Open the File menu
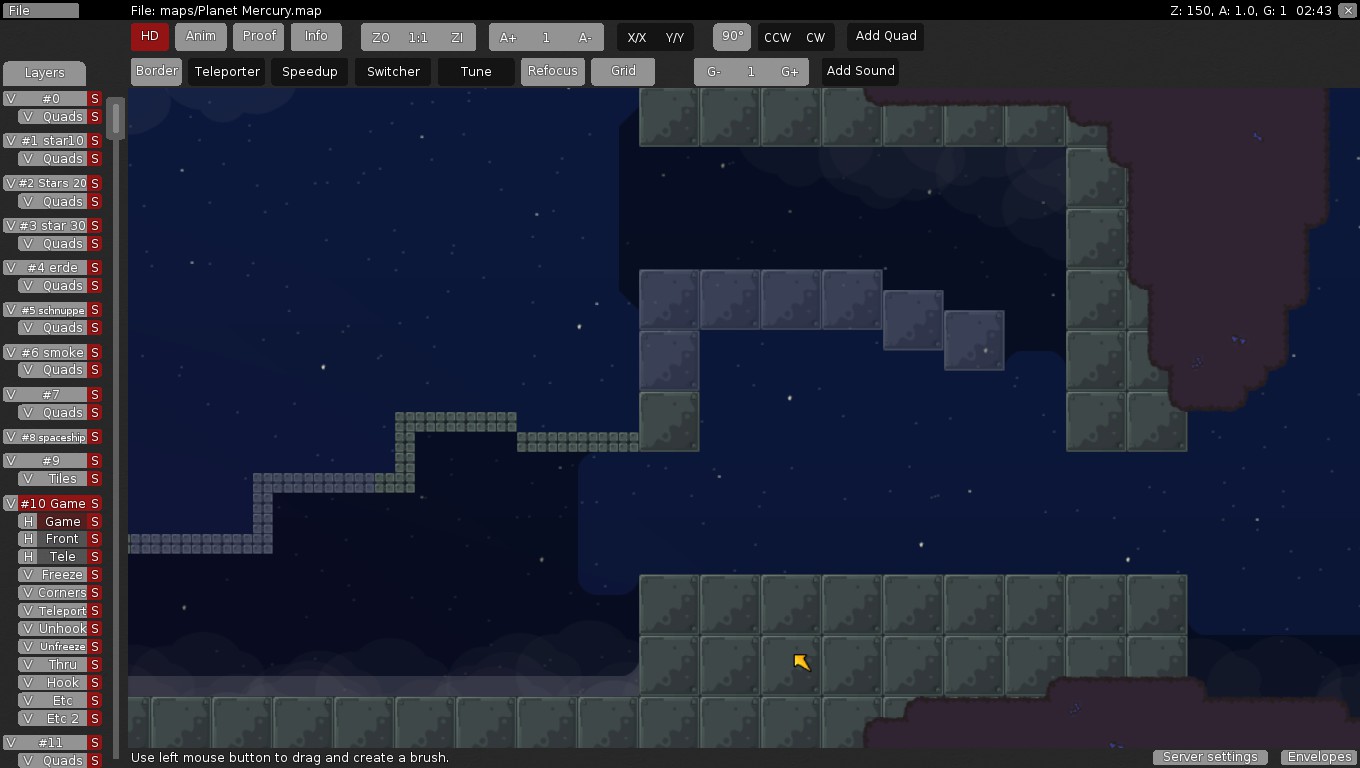Viewport: 1360px width, 768px height. pyautogui.click(x=40, y=11)
